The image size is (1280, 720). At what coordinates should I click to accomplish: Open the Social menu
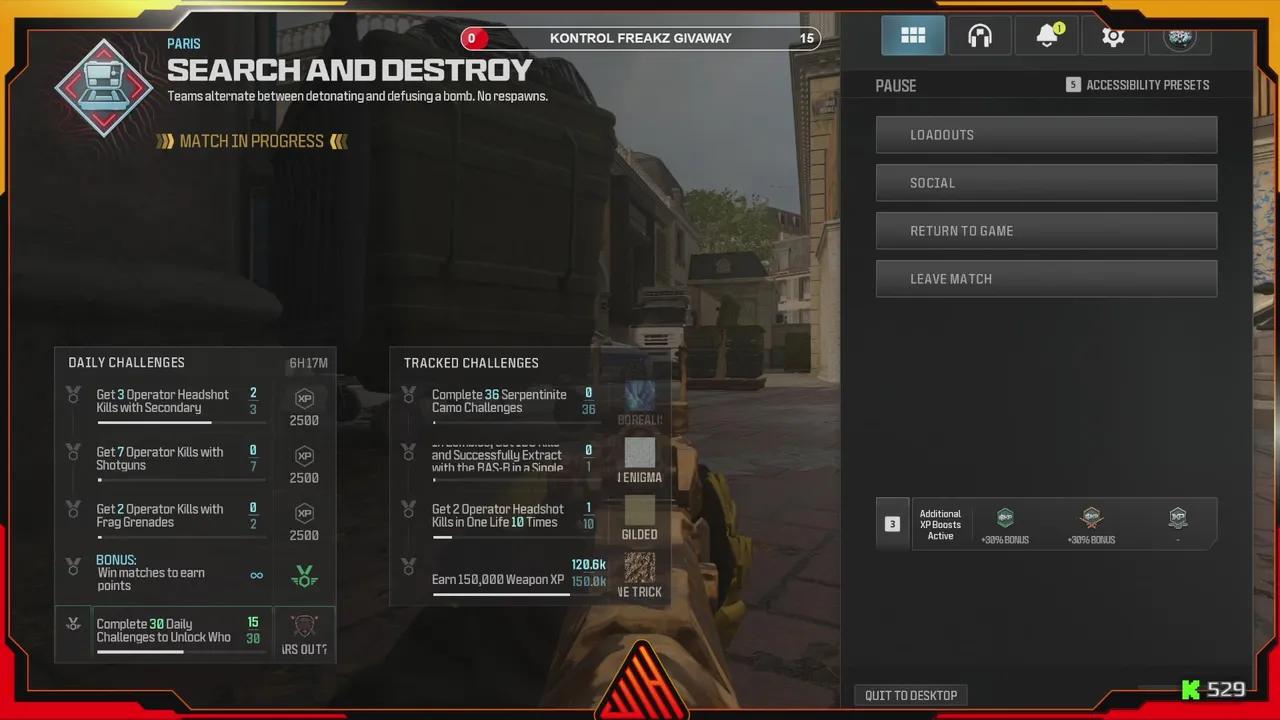click(1046, 182)
